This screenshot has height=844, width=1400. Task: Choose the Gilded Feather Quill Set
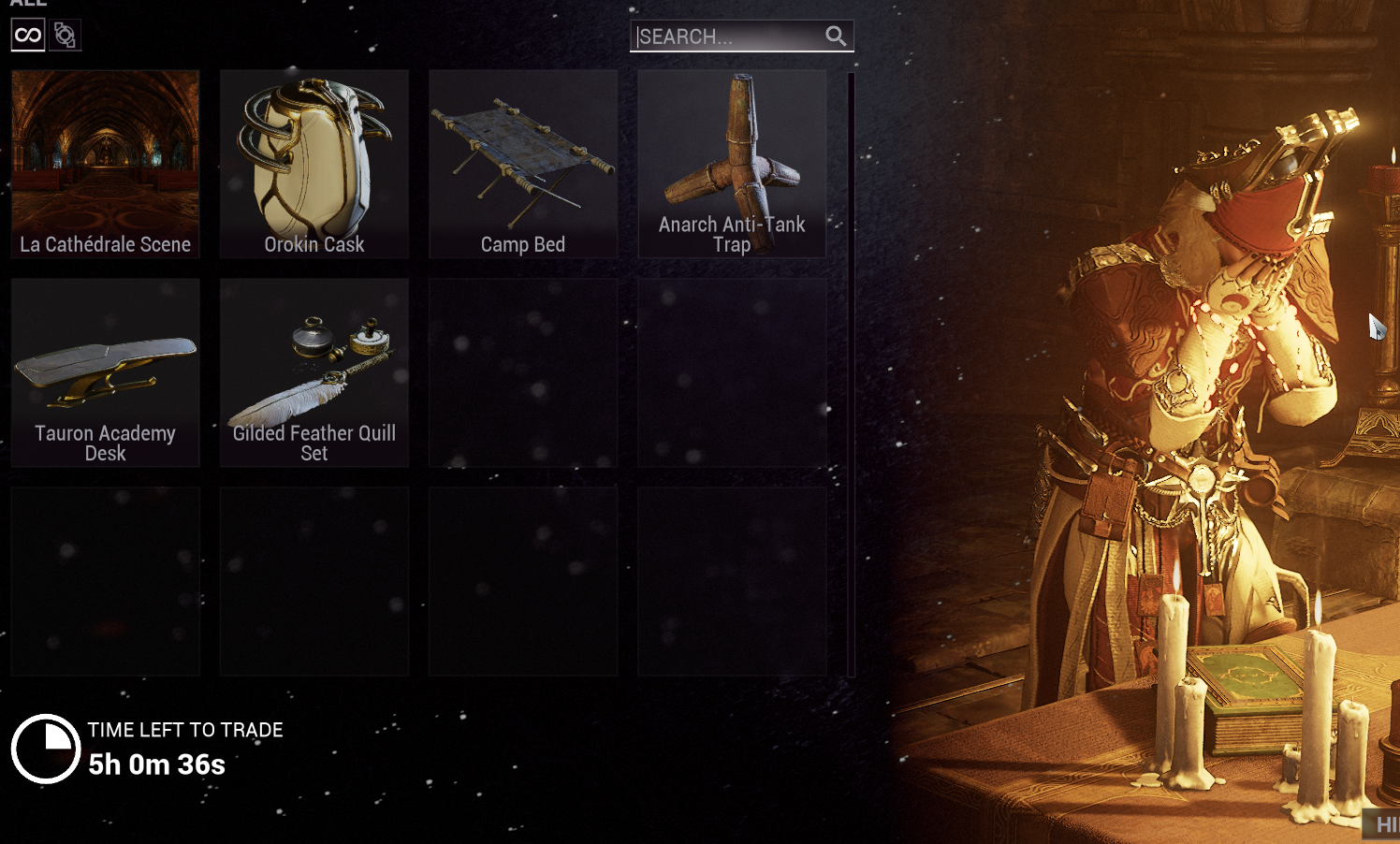tap(314, 372)
